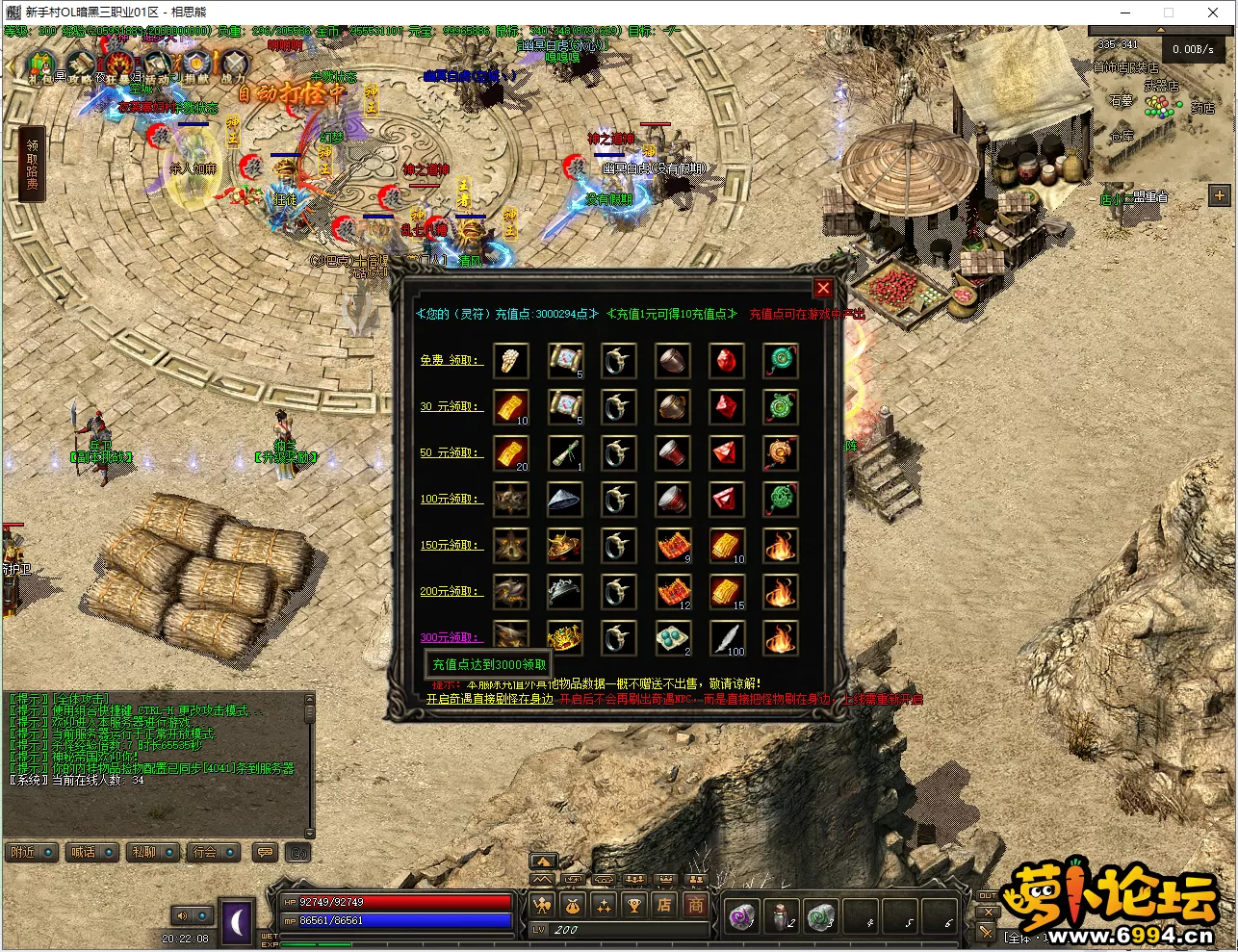Claim the 50 yuan reward (50元领取)
The image size is (1238, 952).
(x=450, y=452)
